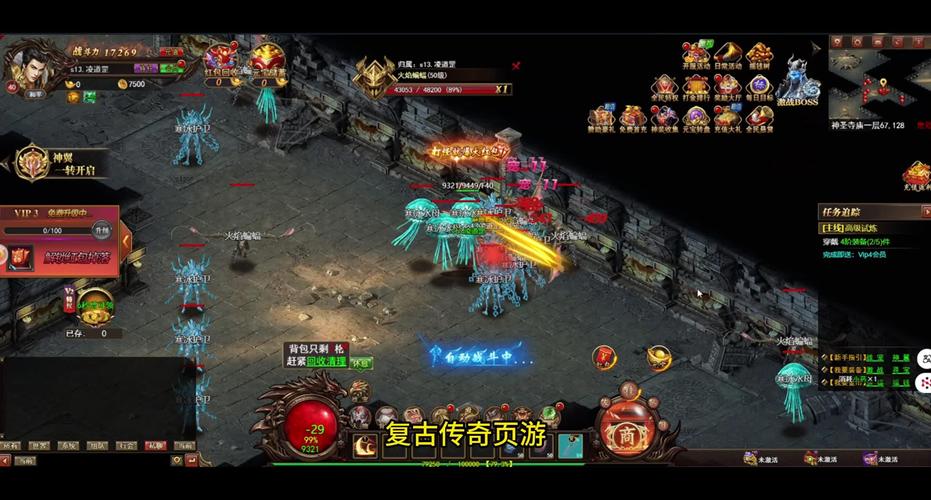
Task: Open 神装收集 gear collection icon
Action: pyautogui.click(x=664, y=119)
